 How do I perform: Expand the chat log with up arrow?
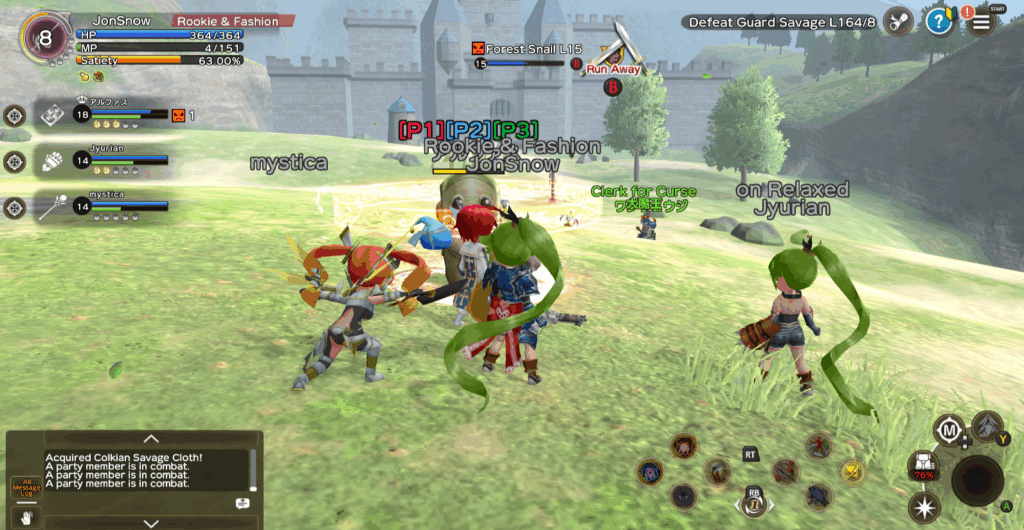click(x=151, y=438)
